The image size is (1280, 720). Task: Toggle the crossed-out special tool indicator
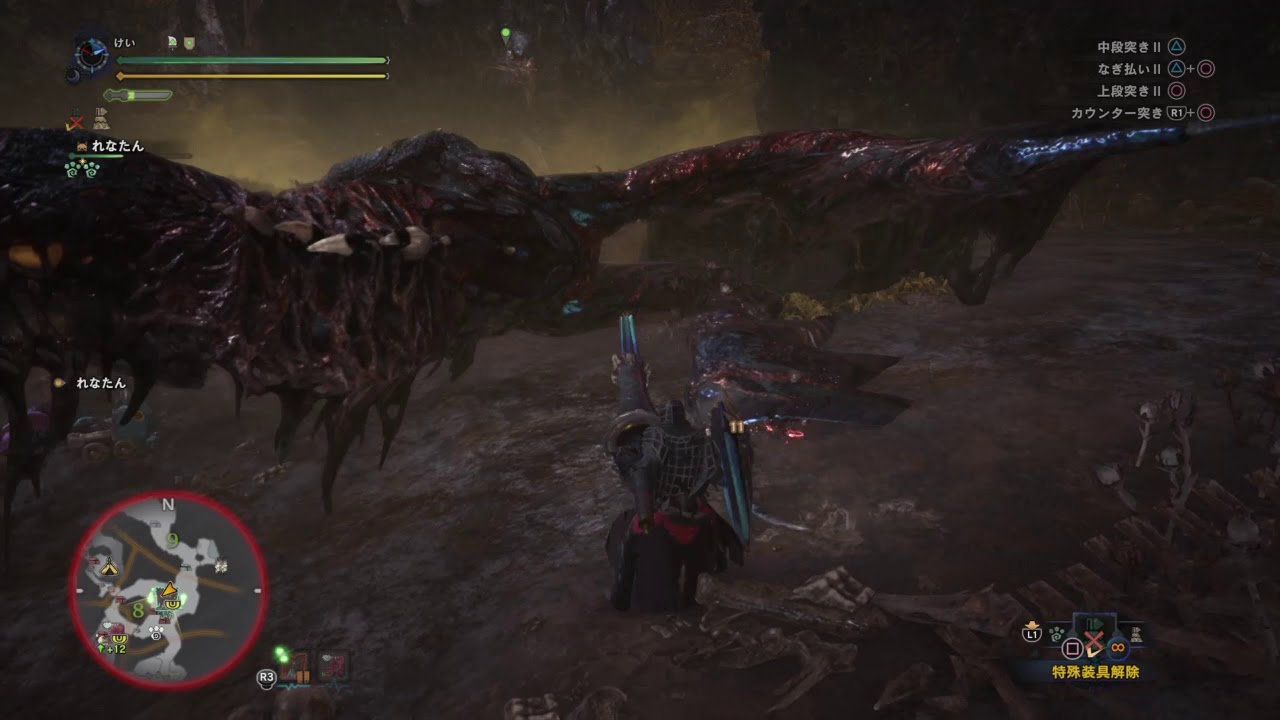(75, 120)
